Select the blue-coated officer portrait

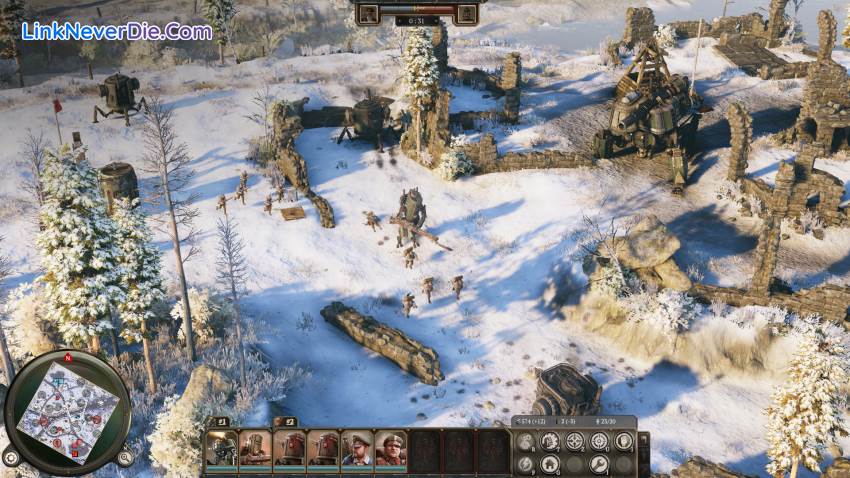(x=357, y=448)
